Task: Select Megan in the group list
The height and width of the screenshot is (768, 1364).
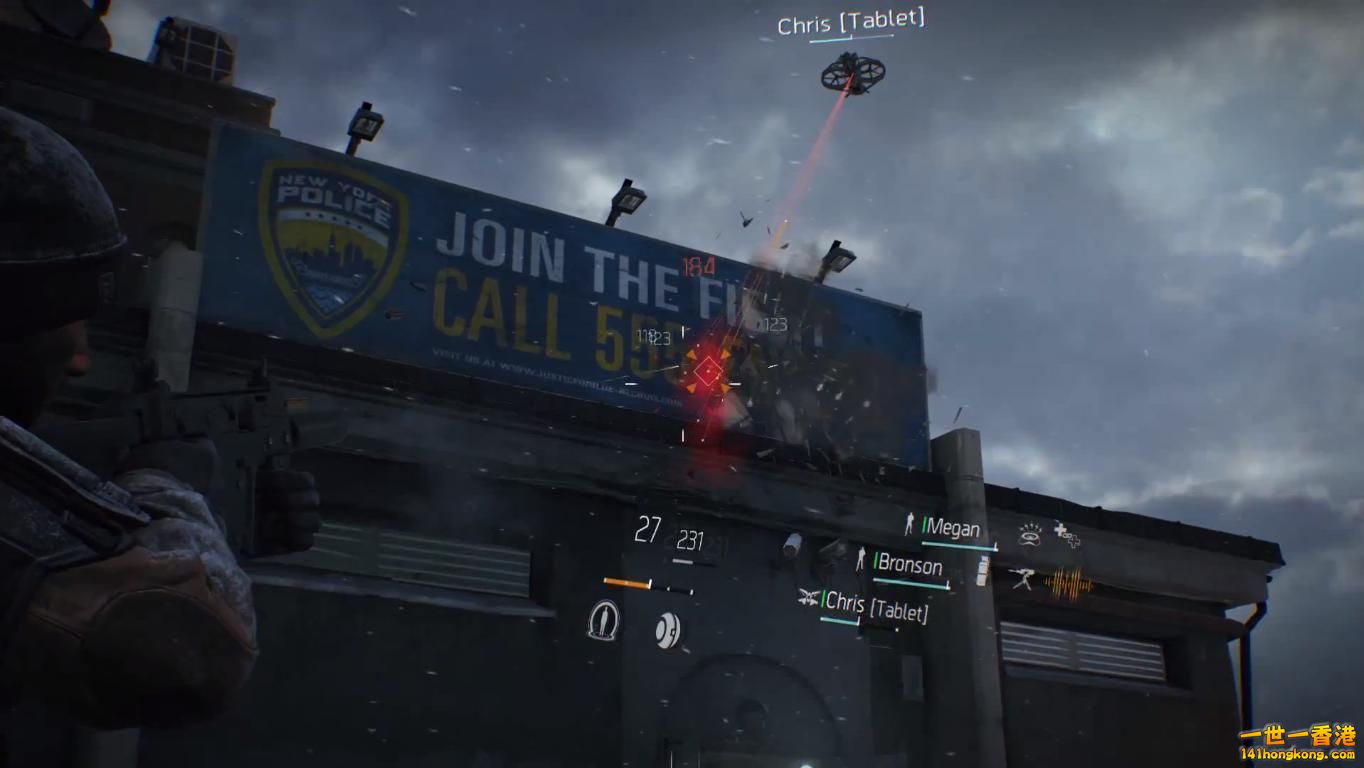Action: click(x=951, y=528)
